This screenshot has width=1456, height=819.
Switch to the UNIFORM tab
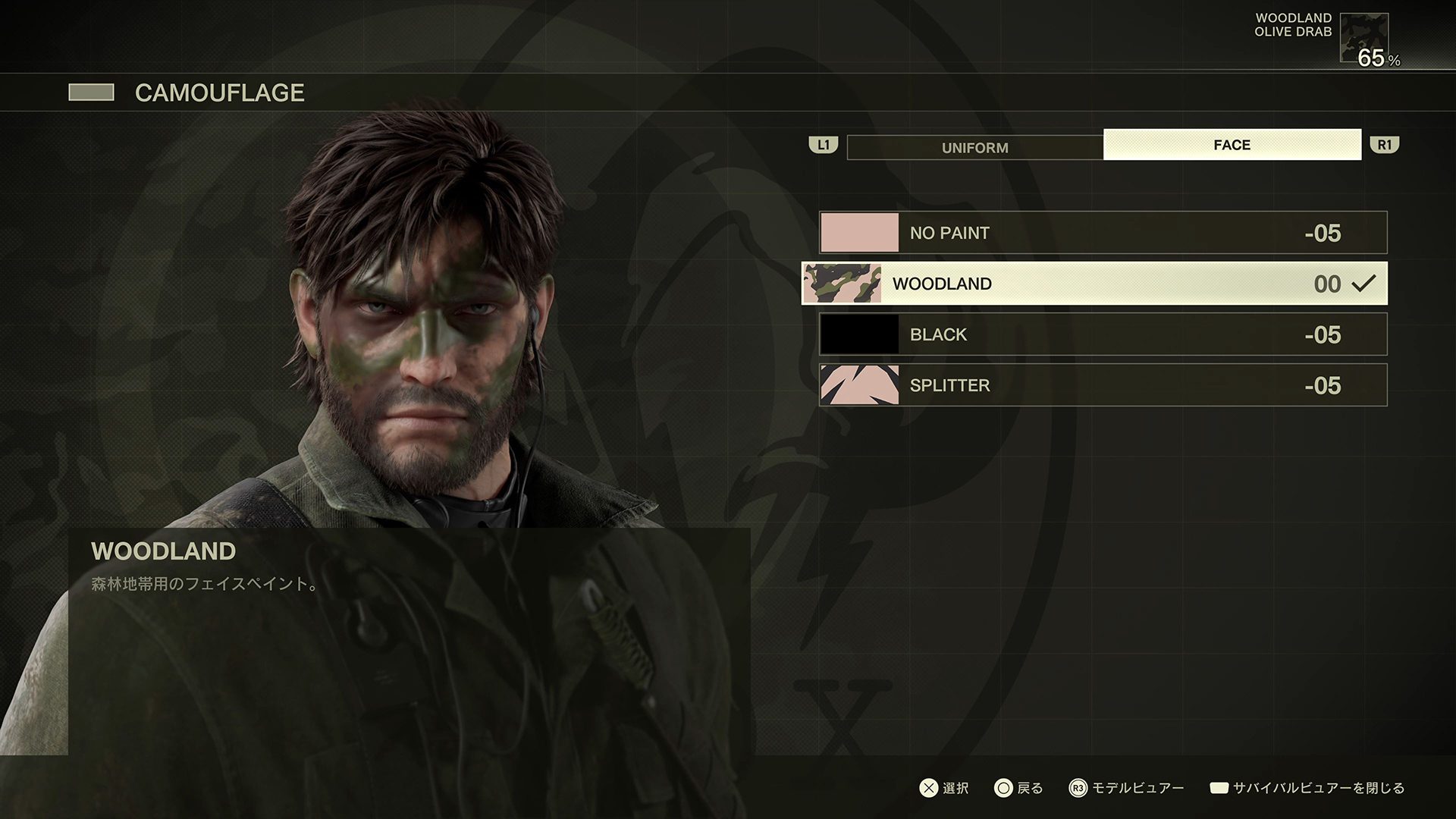pyautogui.click(x=974, y=147)
